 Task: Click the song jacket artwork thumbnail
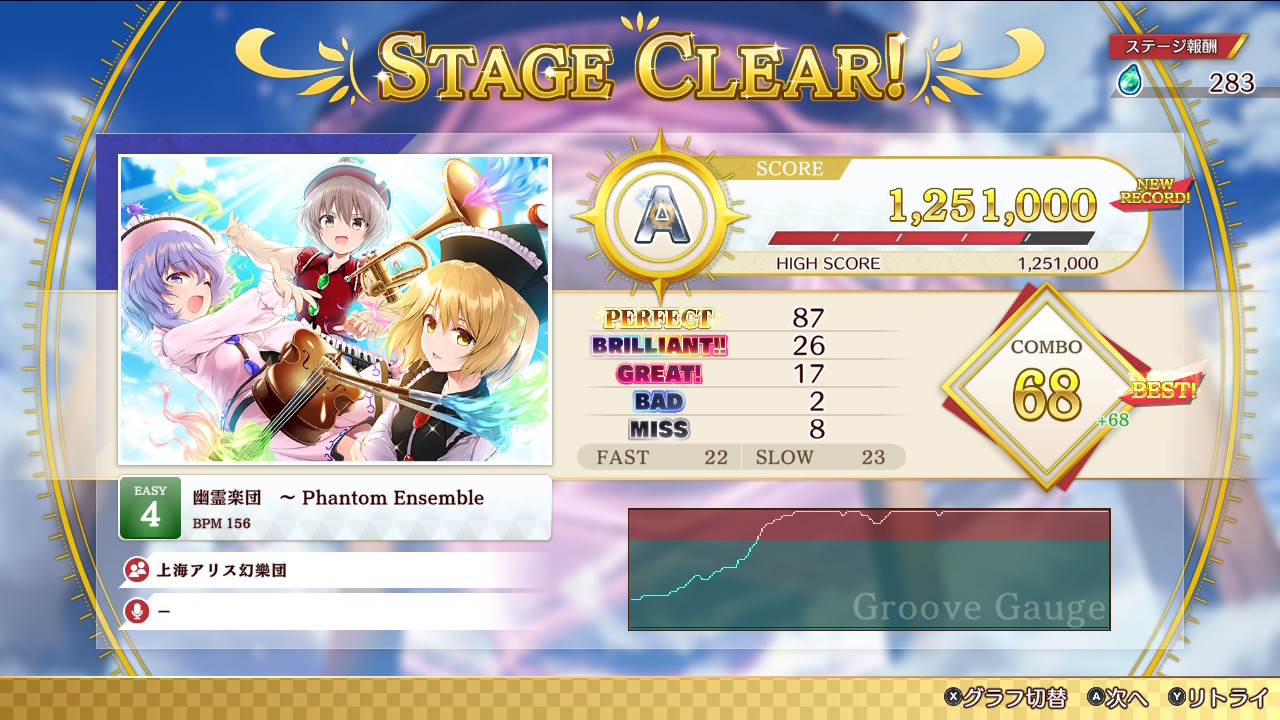335,309
